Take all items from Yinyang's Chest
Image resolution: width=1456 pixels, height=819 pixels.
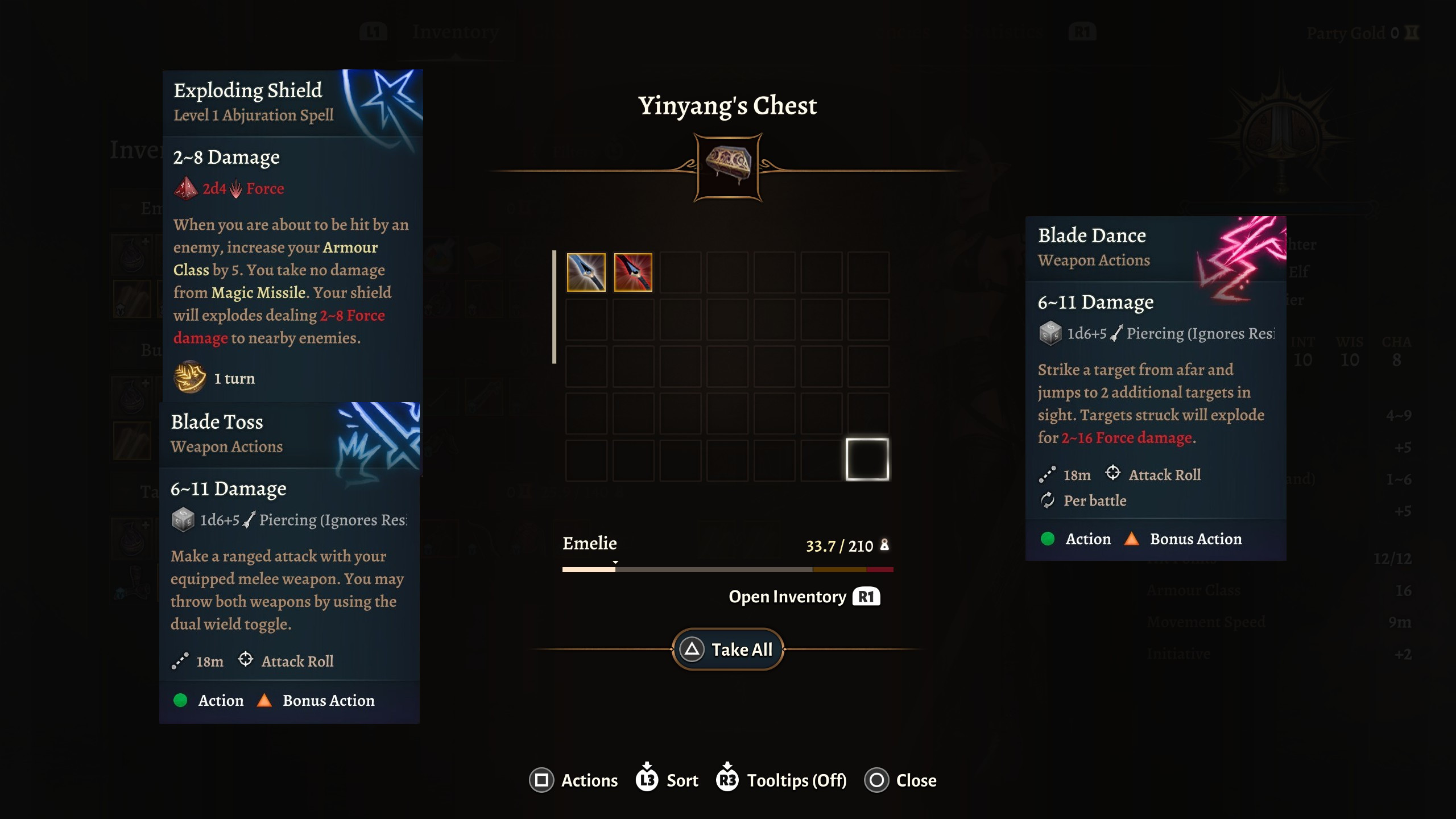pyautogui.click(x=728, y=649)
